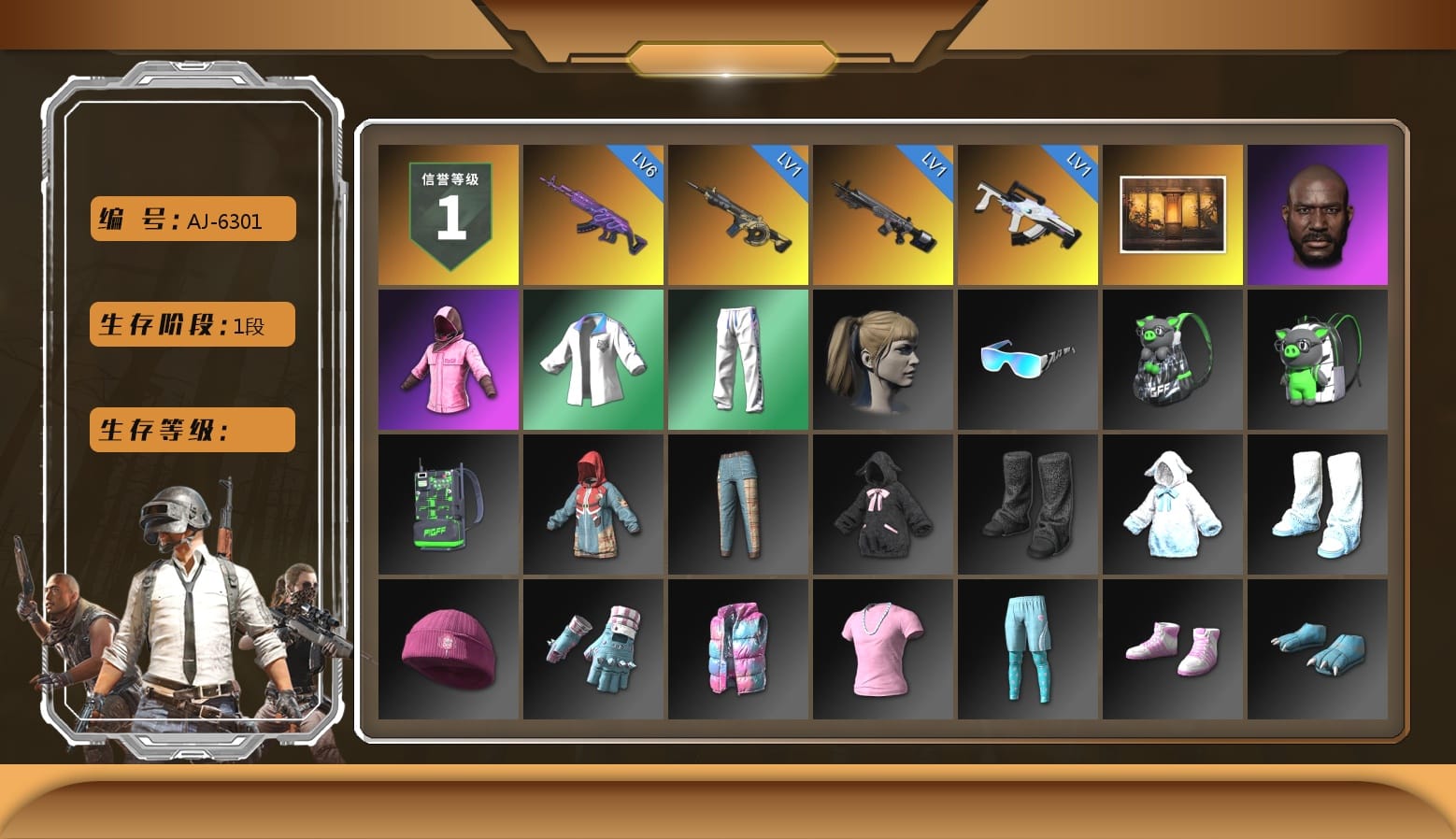Click the 生存等级 panel field
1456x839 pixels.
[191, 430]
